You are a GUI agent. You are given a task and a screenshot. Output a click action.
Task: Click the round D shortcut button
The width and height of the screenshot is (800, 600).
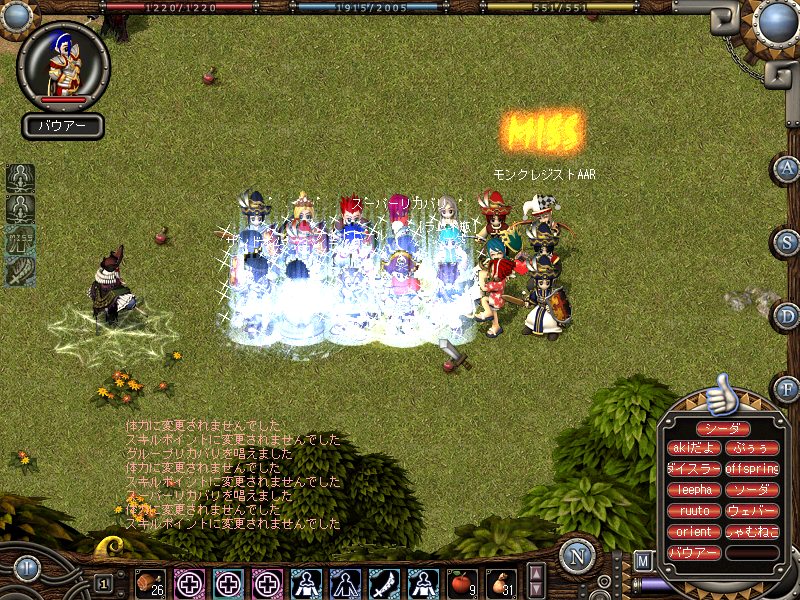787,316
